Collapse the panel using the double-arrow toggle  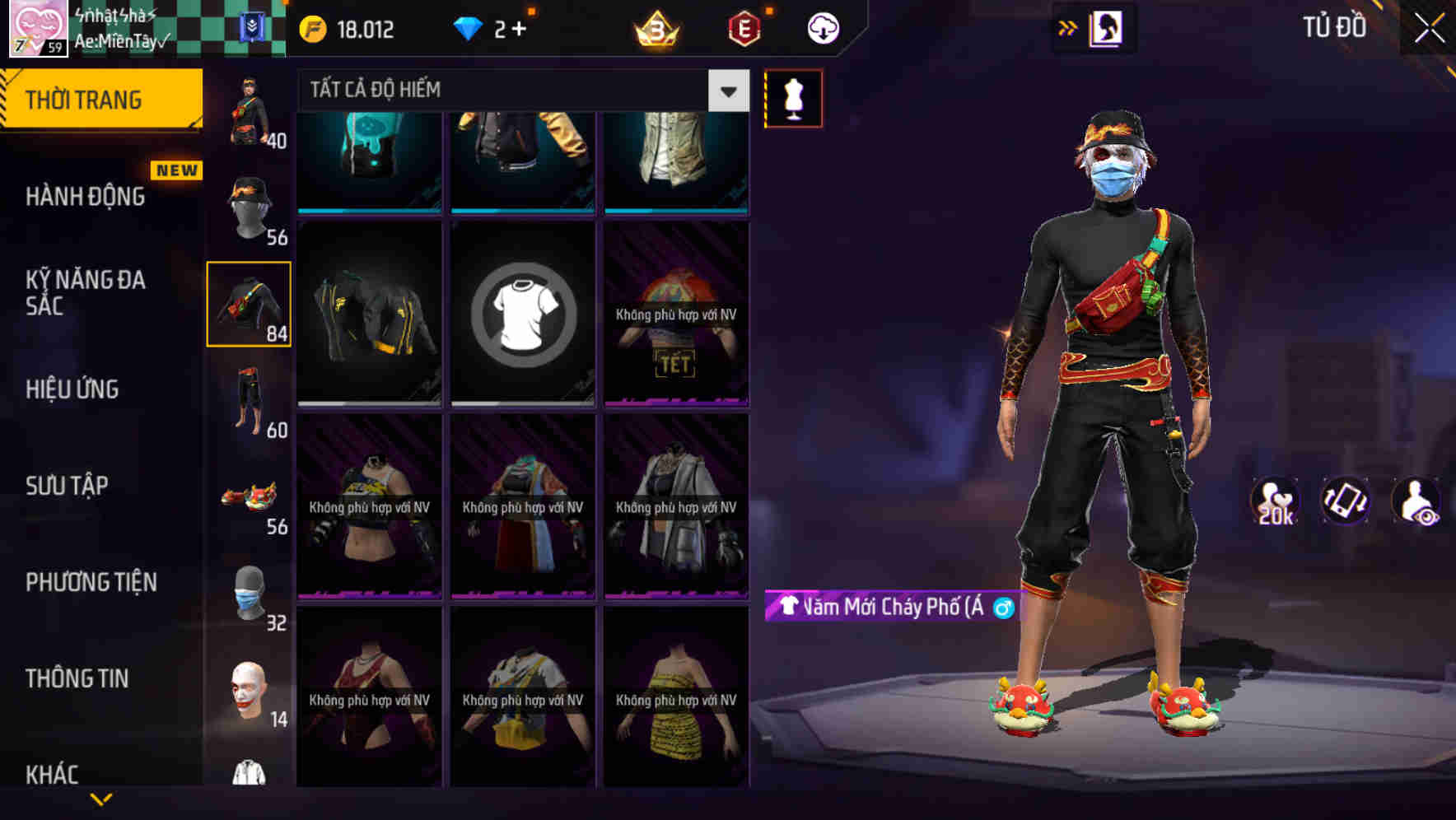pos(1068,27)
